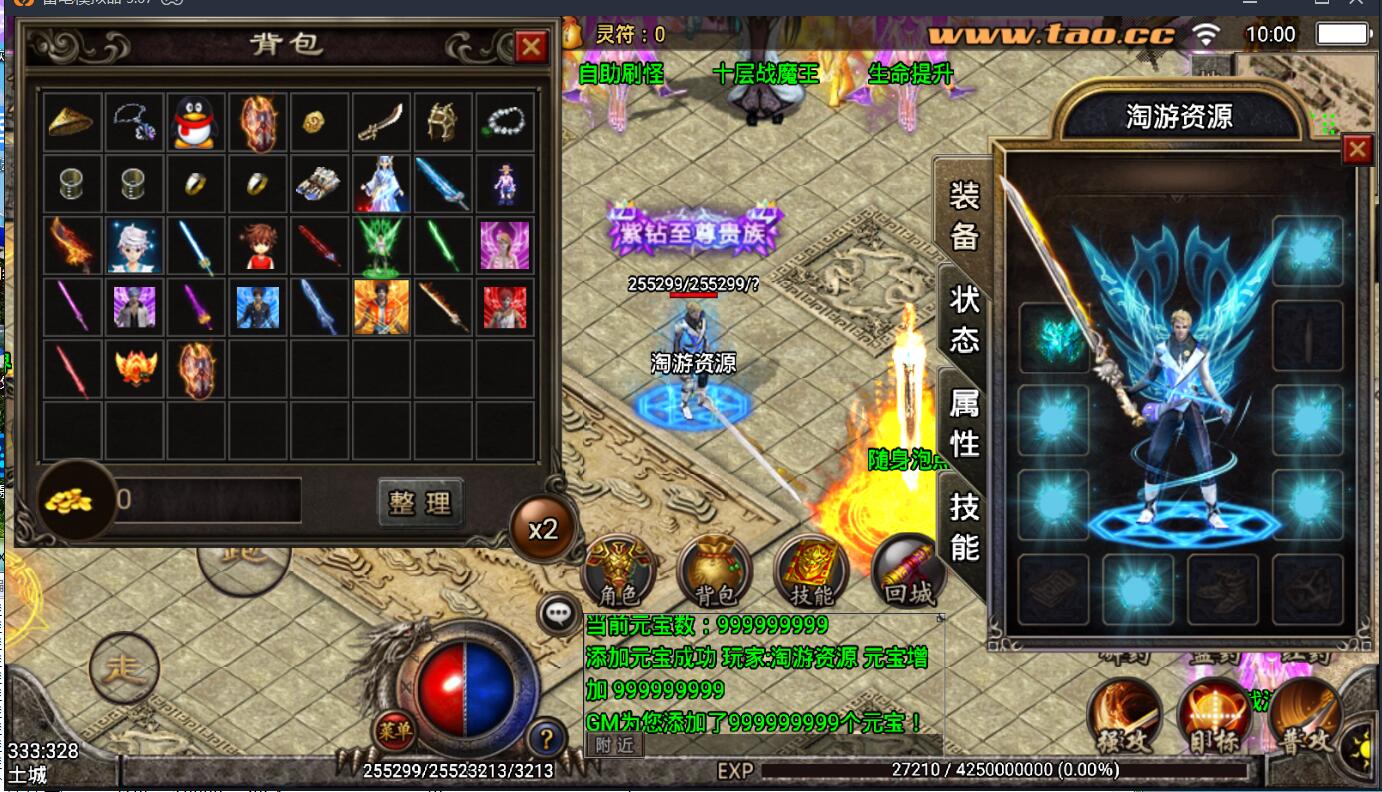Open the 属性 attributes tab
Screen dimensions: 1382x792
964,424
